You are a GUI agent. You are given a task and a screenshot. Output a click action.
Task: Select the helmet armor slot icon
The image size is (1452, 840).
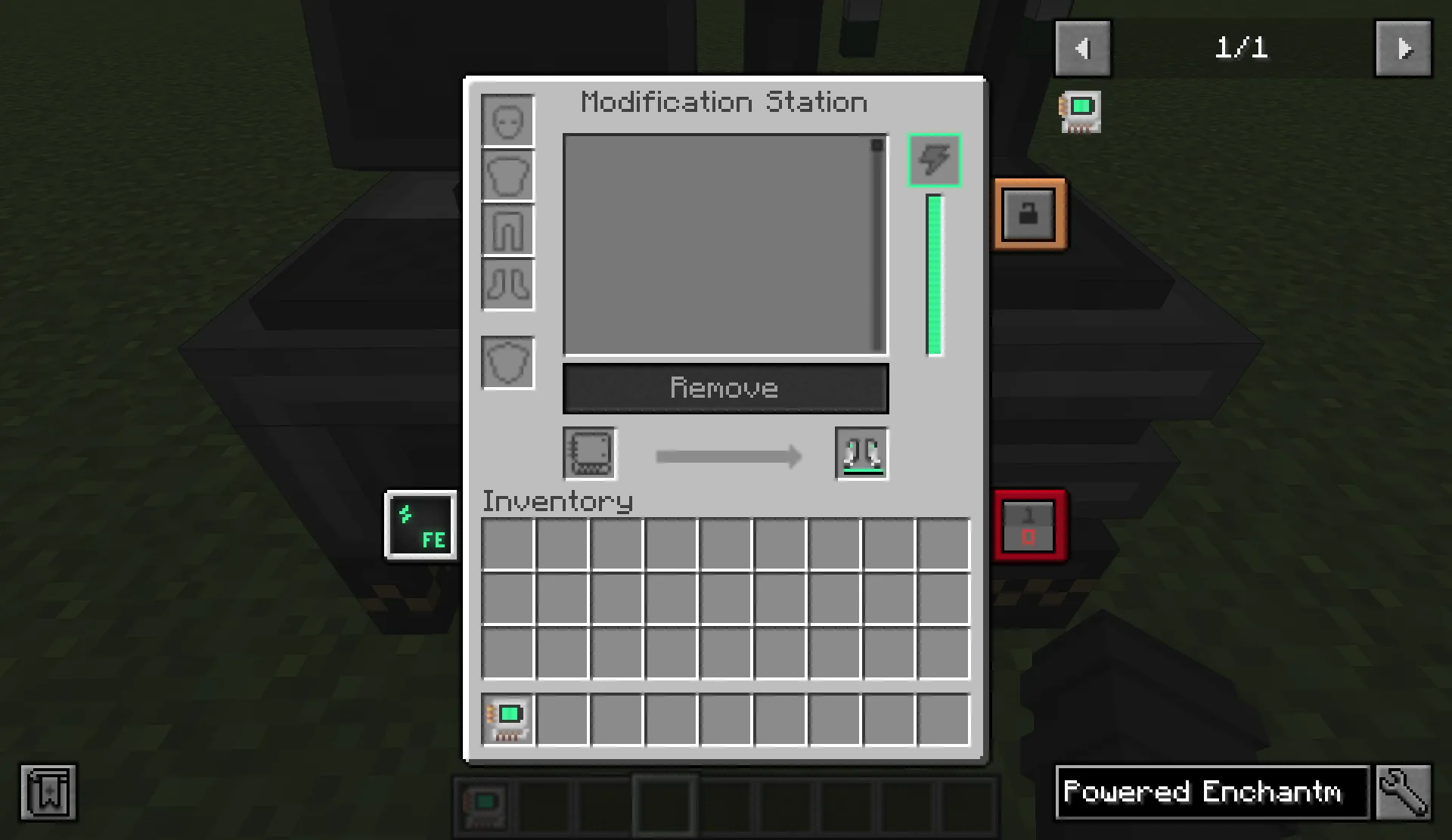[x=507, y=119]
